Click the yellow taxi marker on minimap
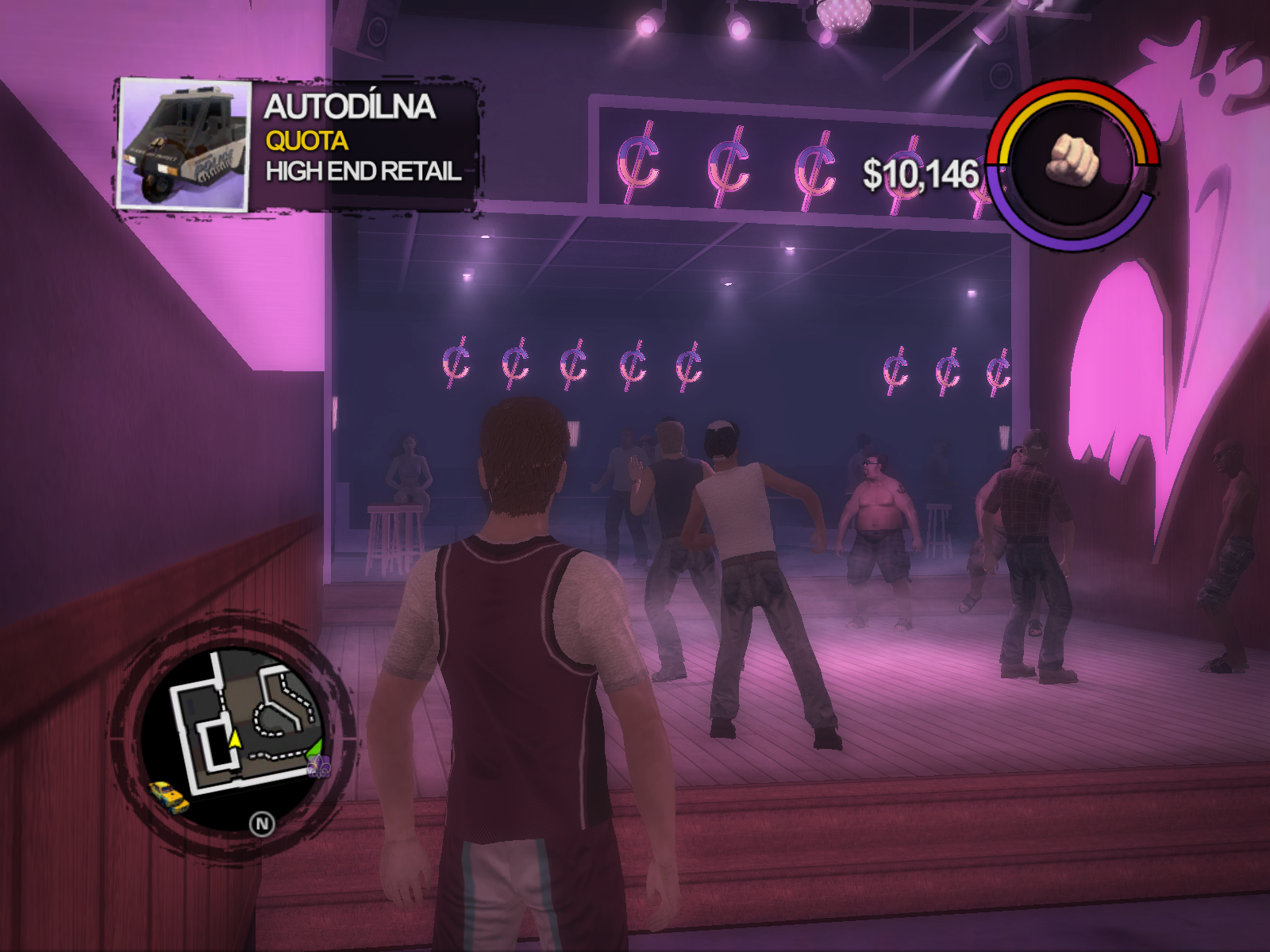This screenshot has width=1270, height=952. pyautogui.click(x=168, y=796)
